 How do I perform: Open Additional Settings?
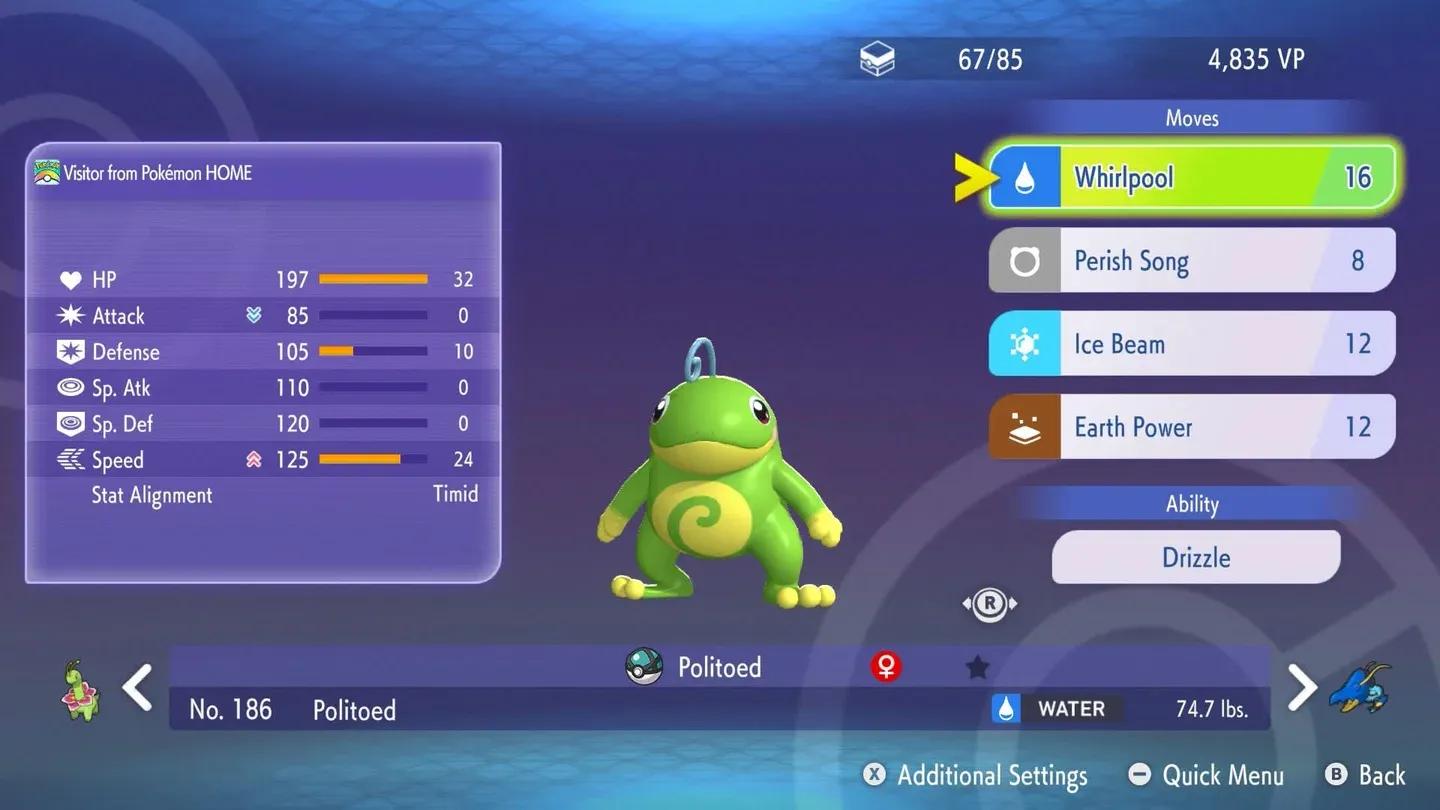[975, 775]
